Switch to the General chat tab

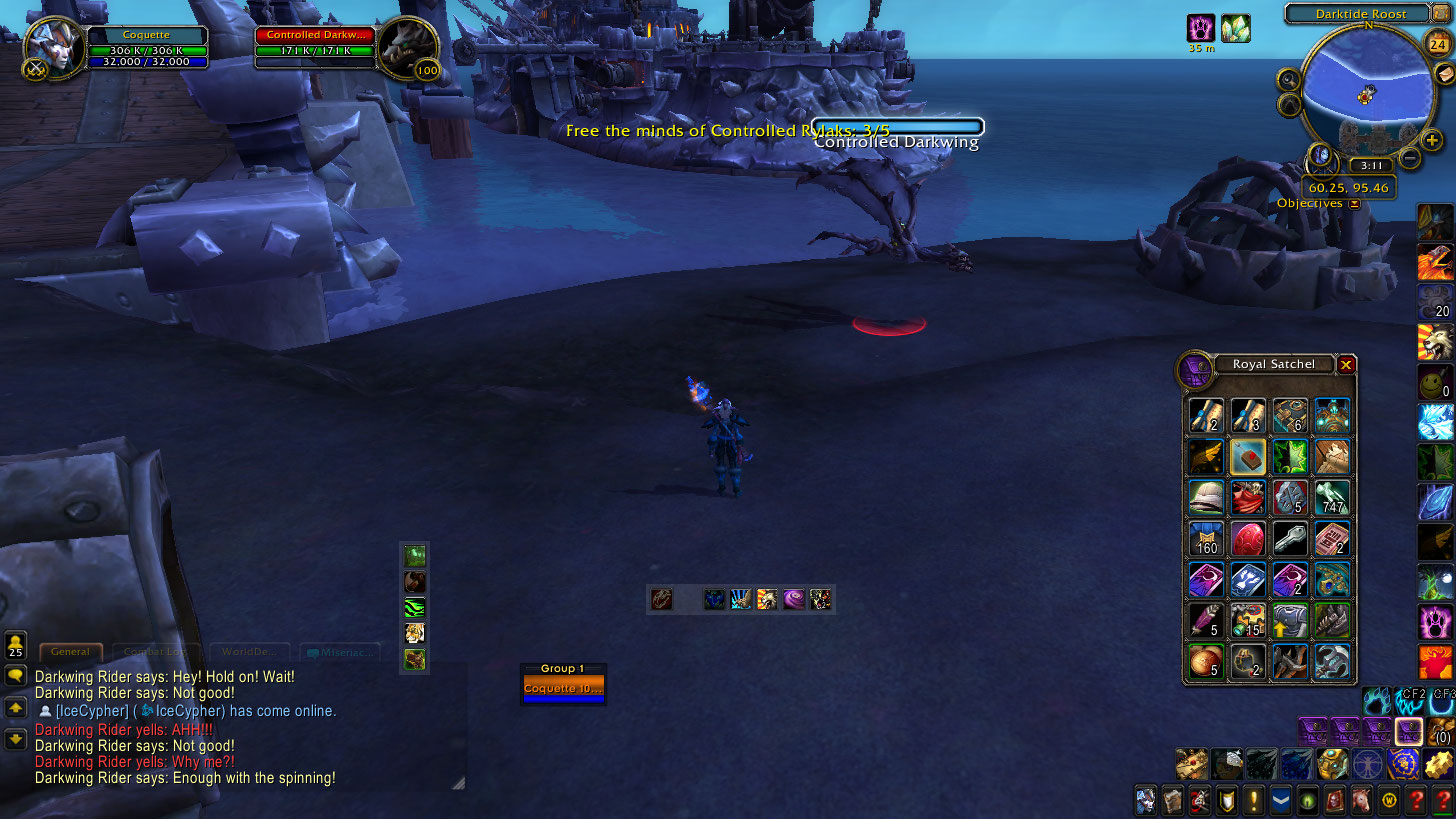[71, 652]
